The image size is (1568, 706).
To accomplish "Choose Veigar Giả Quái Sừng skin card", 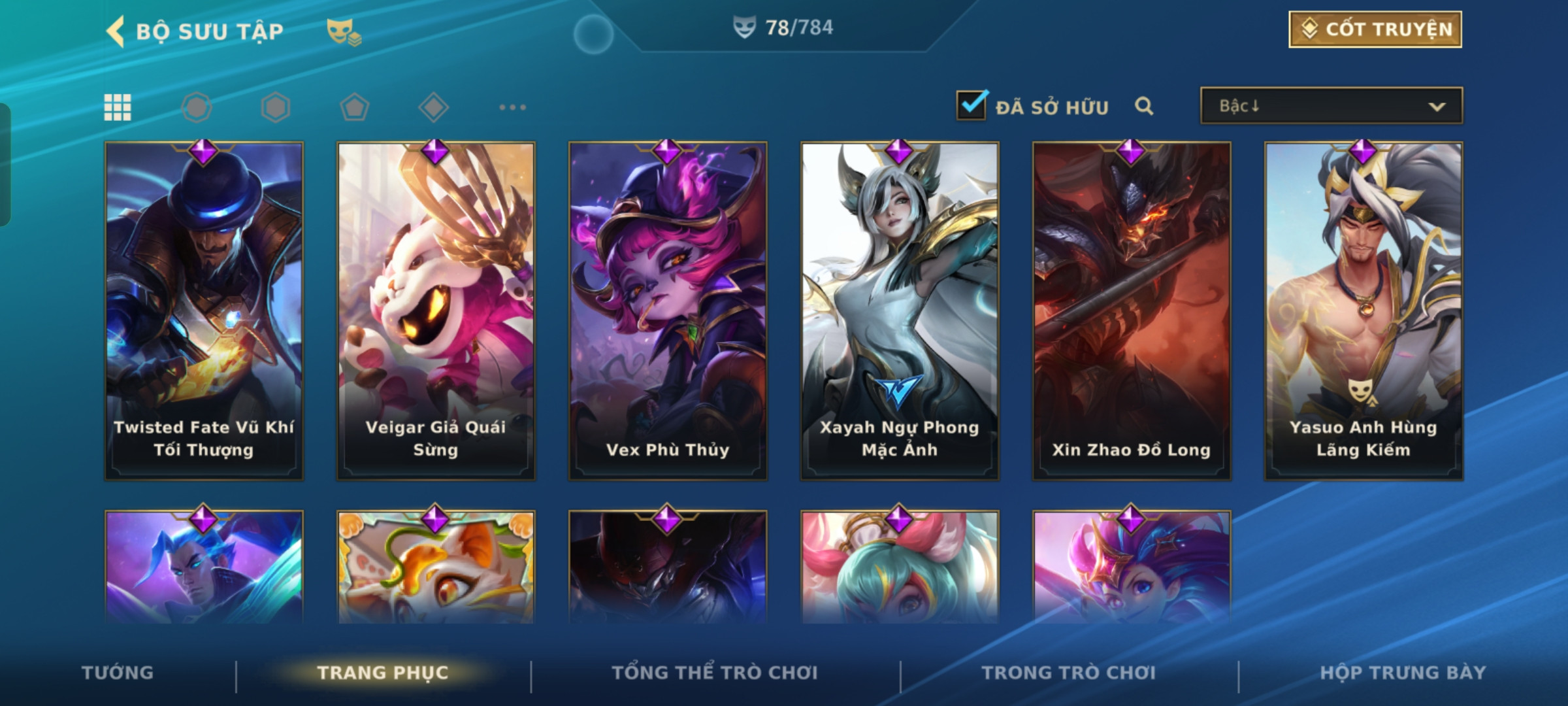I will point(436,311).
